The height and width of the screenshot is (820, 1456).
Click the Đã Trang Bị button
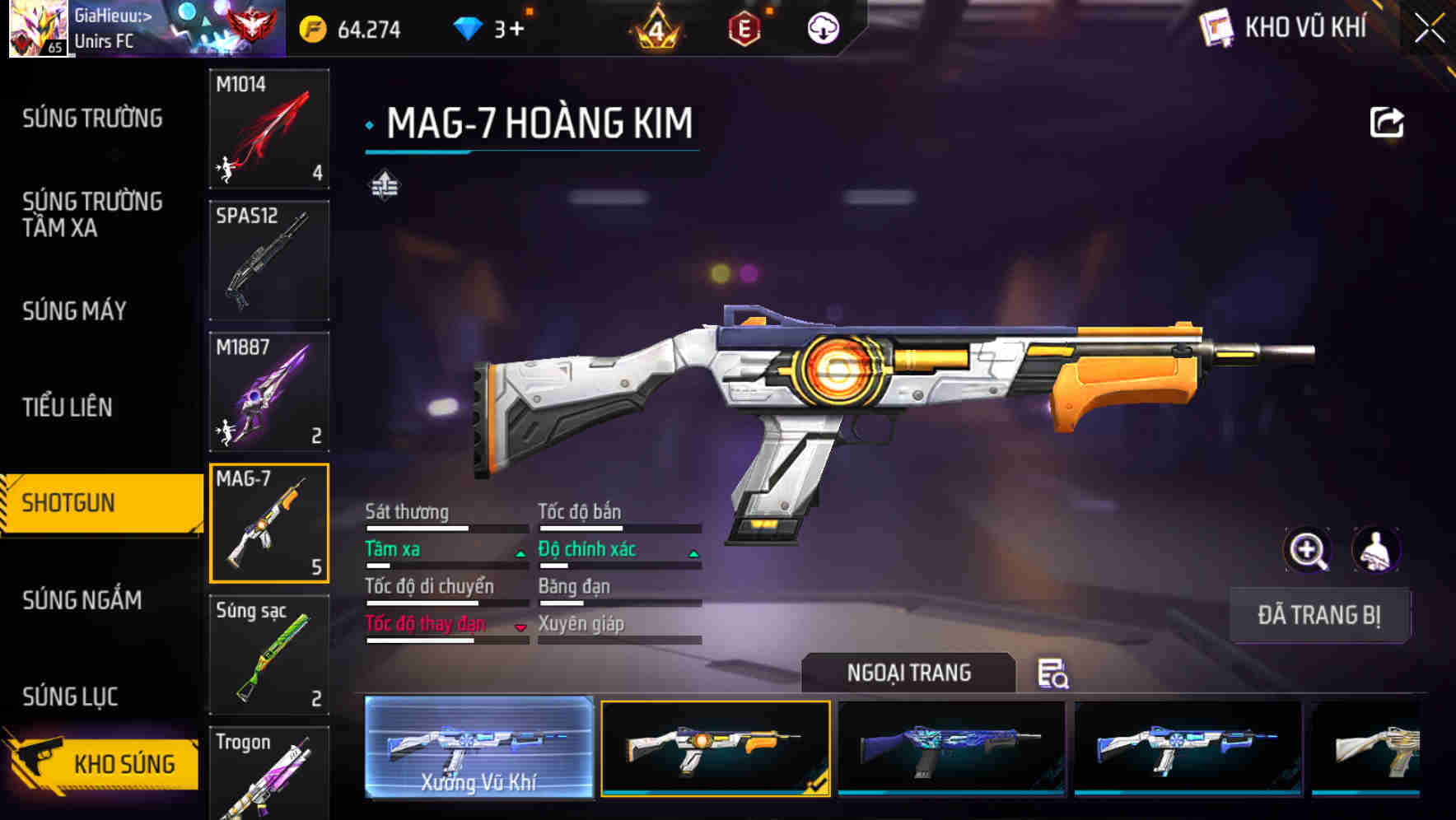(1318, 615)
